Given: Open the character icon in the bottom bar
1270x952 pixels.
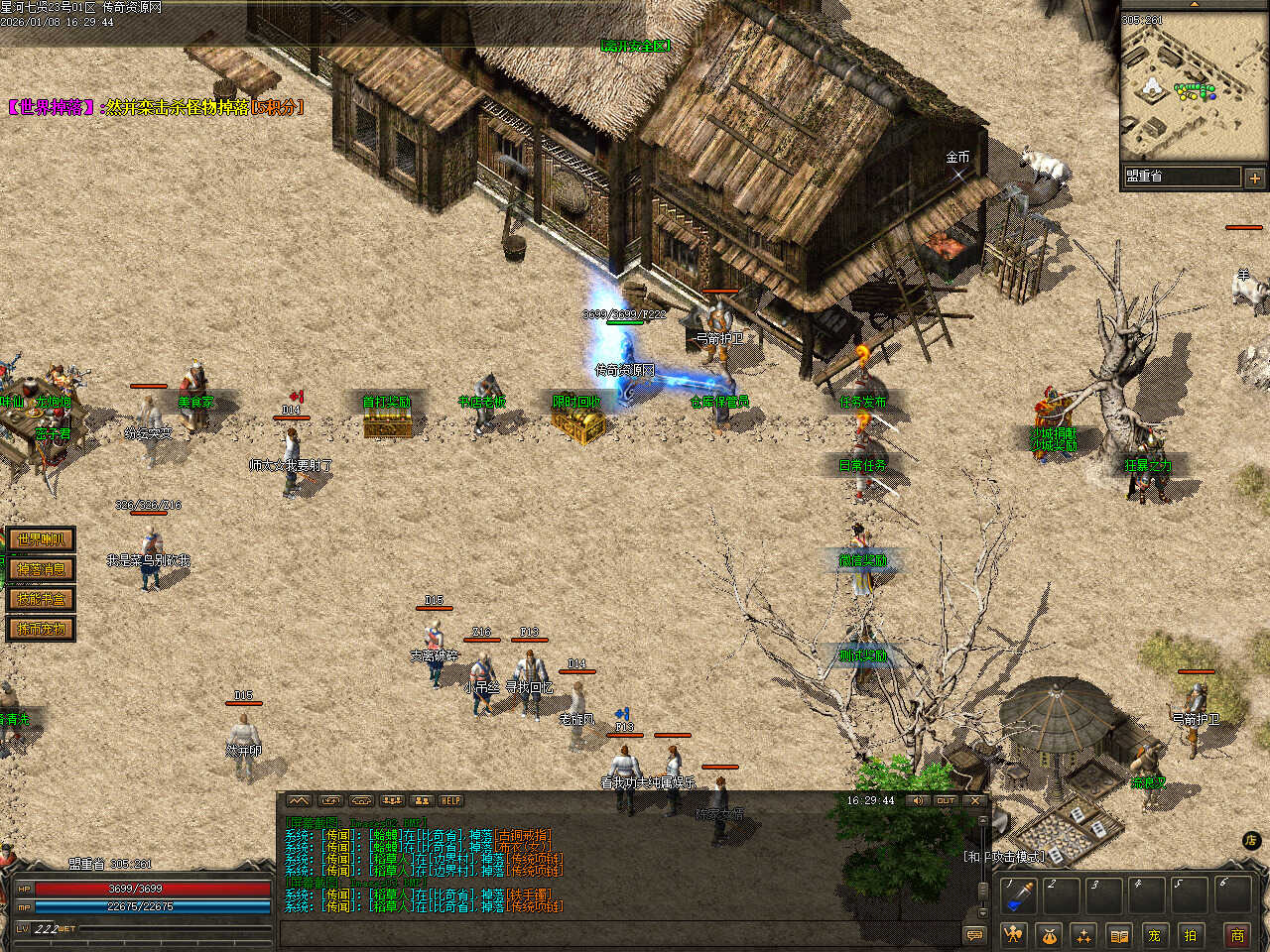Looking at the screenshot, I should 1012,935.
